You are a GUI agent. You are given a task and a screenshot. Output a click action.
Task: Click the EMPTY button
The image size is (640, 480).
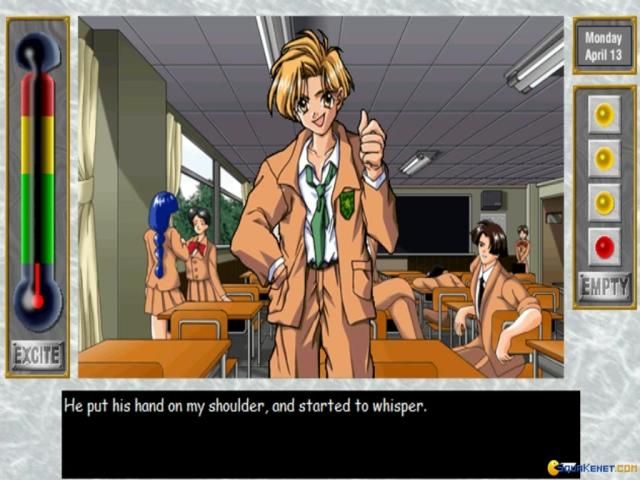[604, 289]
